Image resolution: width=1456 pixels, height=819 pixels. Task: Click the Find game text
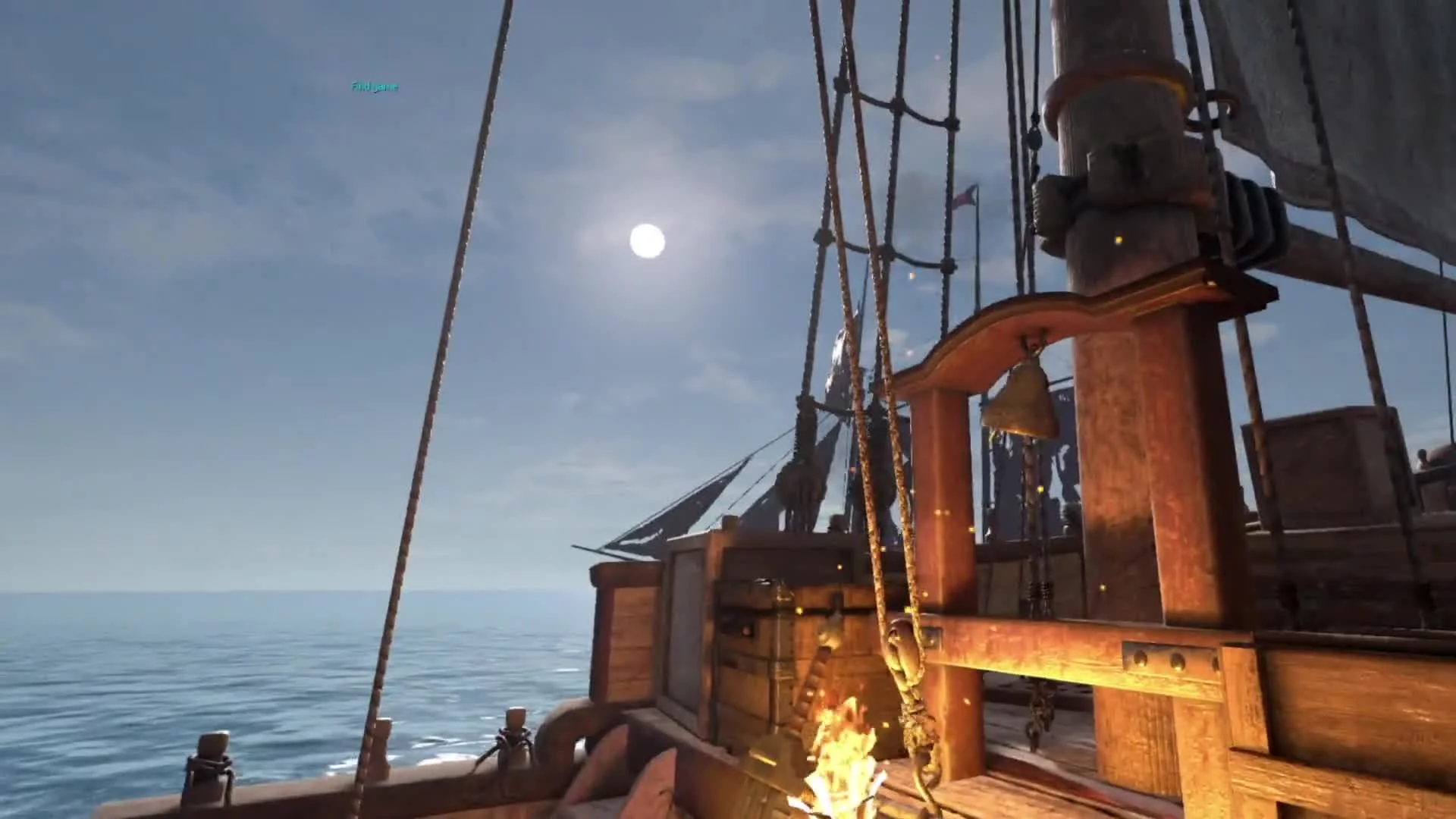[375, 87]
